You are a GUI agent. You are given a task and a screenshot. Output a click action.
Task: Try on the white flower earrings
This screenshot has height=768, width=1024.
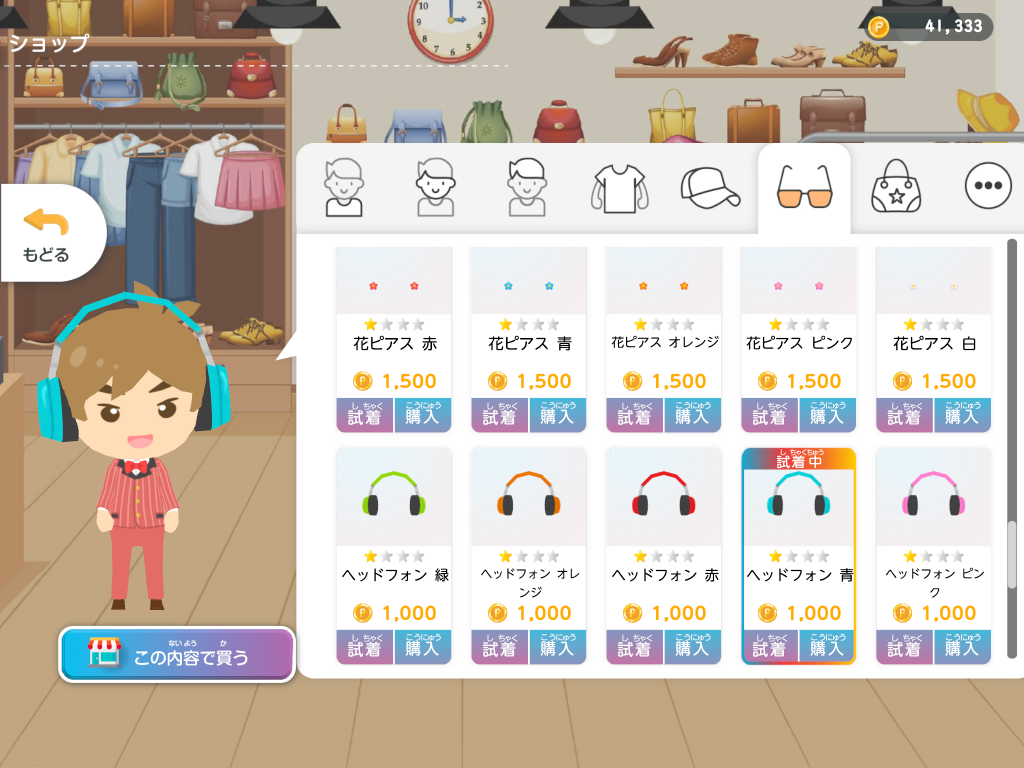(x=905, y=415)
